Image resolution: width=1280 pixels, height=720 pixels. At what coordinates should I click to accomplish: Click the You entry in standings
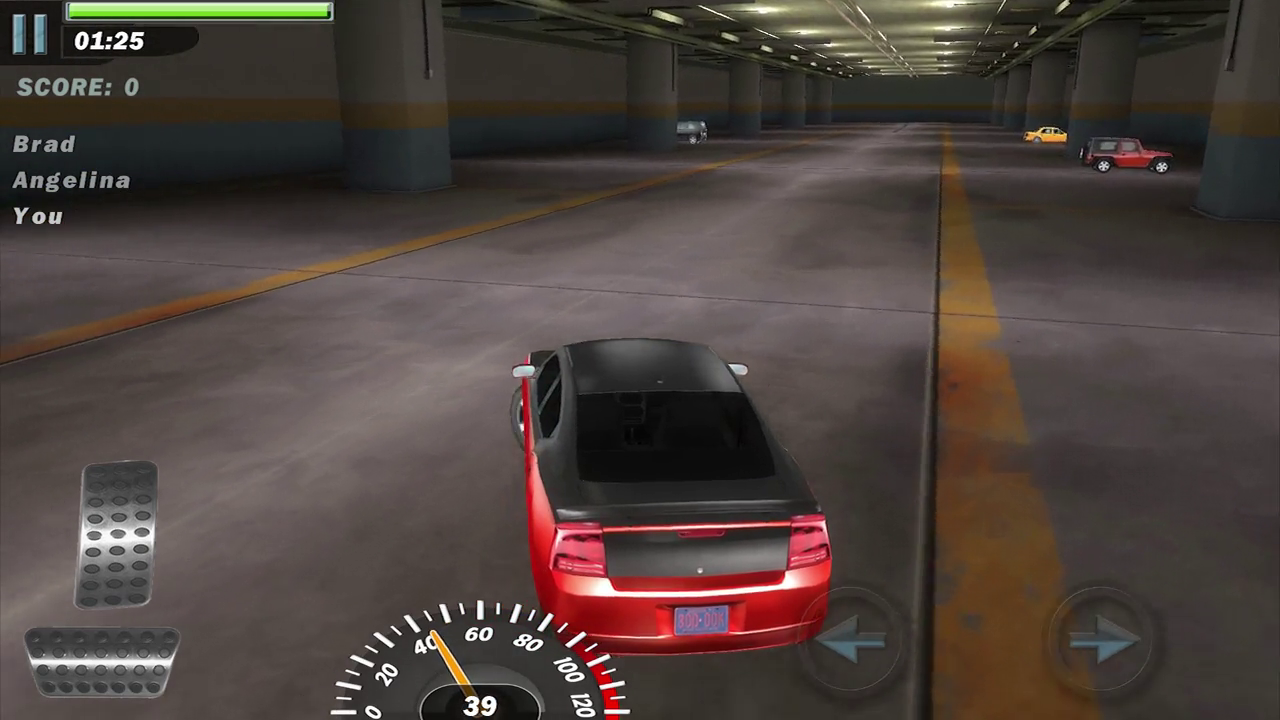click(37, 215)
